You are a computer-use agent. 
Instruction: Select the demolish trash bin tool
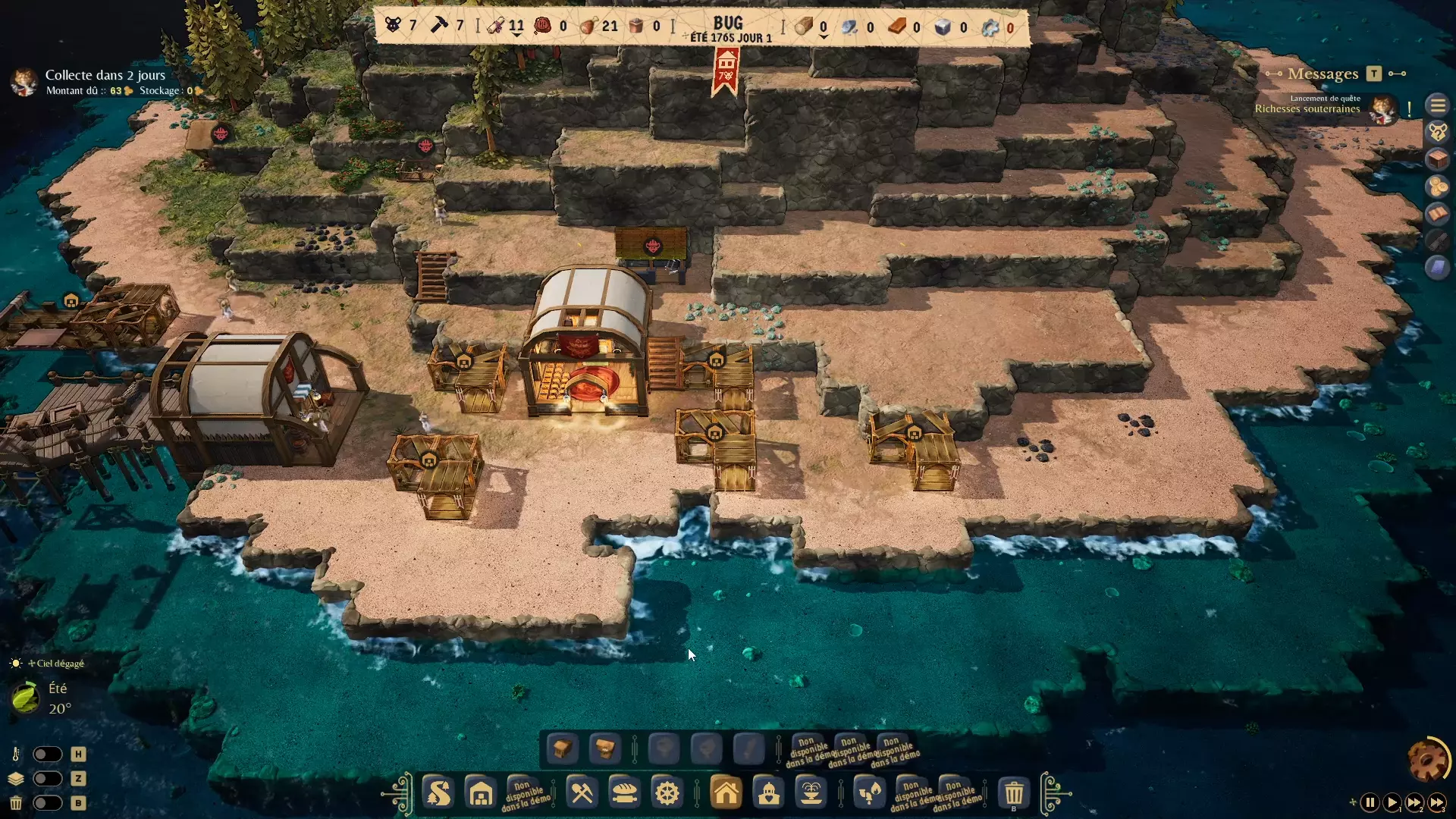click(1015, 793)
